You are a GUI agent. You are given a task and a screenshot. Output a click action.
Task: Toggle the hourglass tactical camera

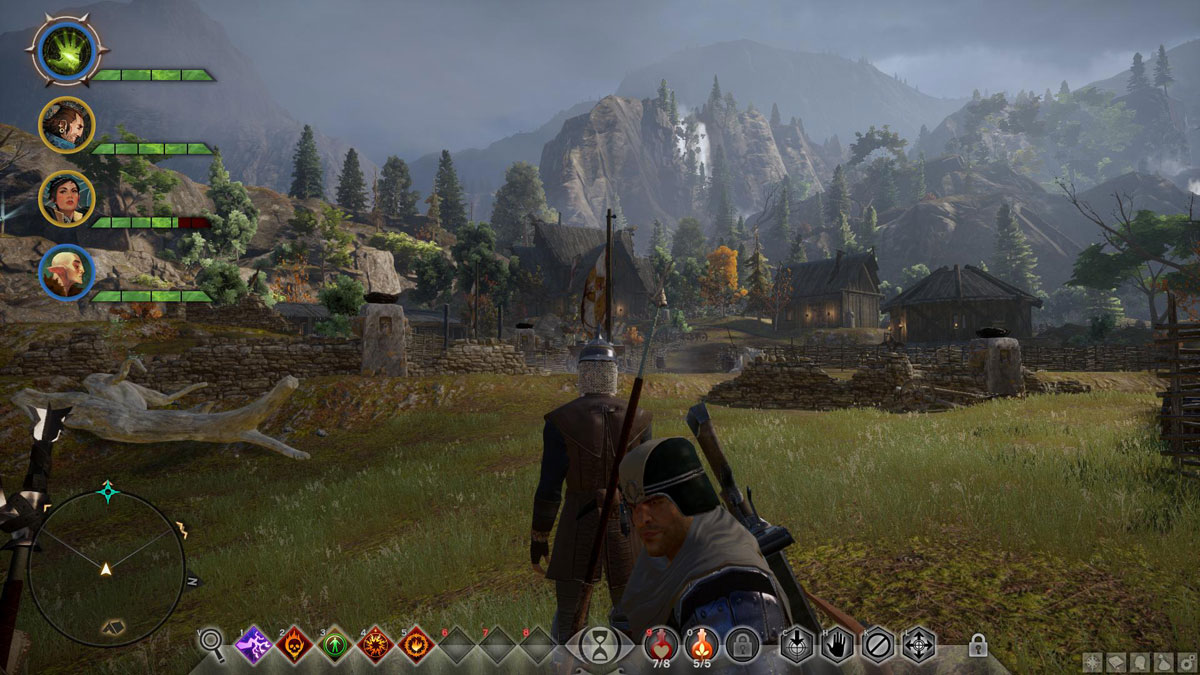point(600,646)
